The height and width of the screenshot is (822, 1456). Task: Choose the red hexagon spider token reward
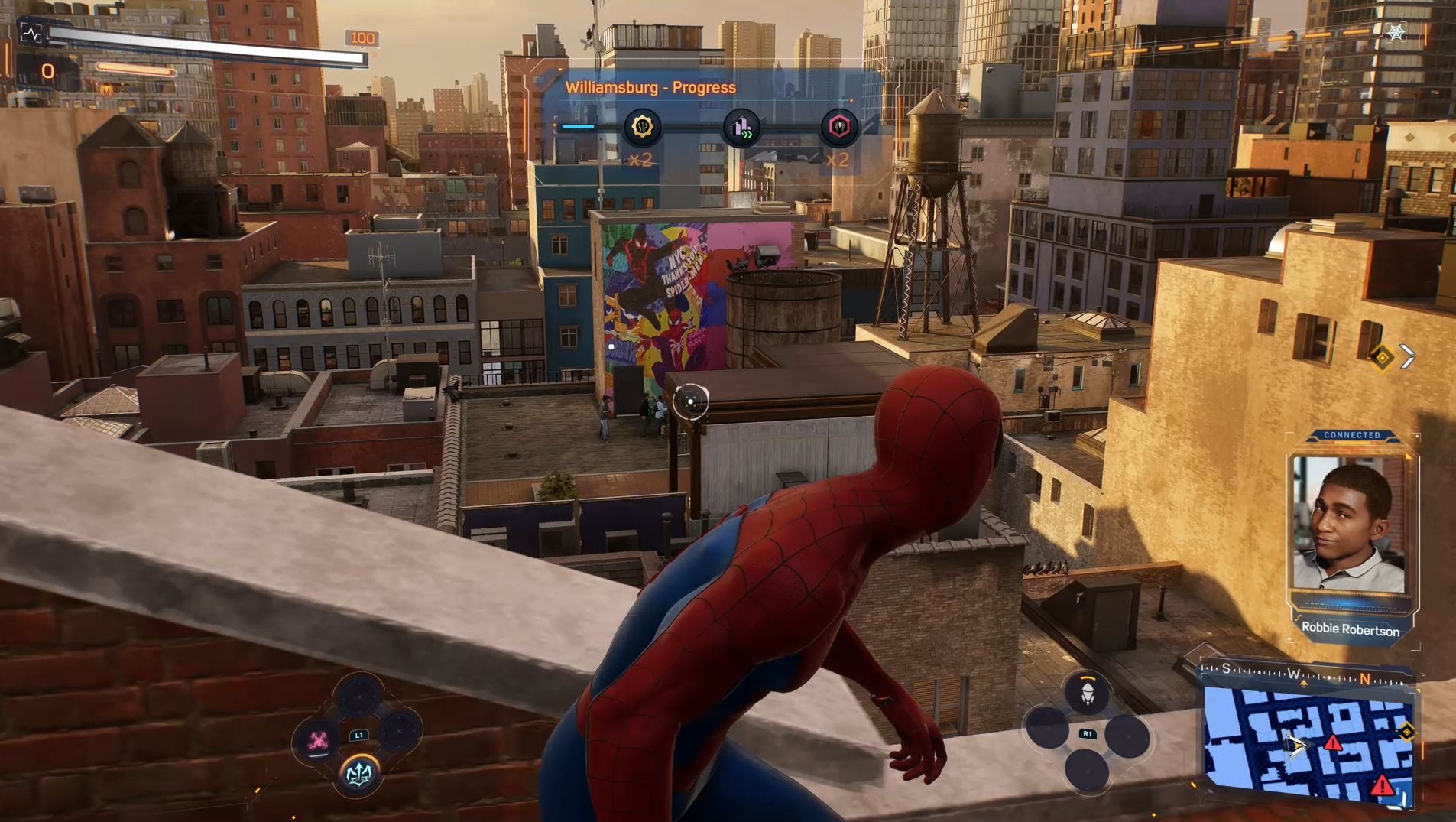click(x=838, y=127)
